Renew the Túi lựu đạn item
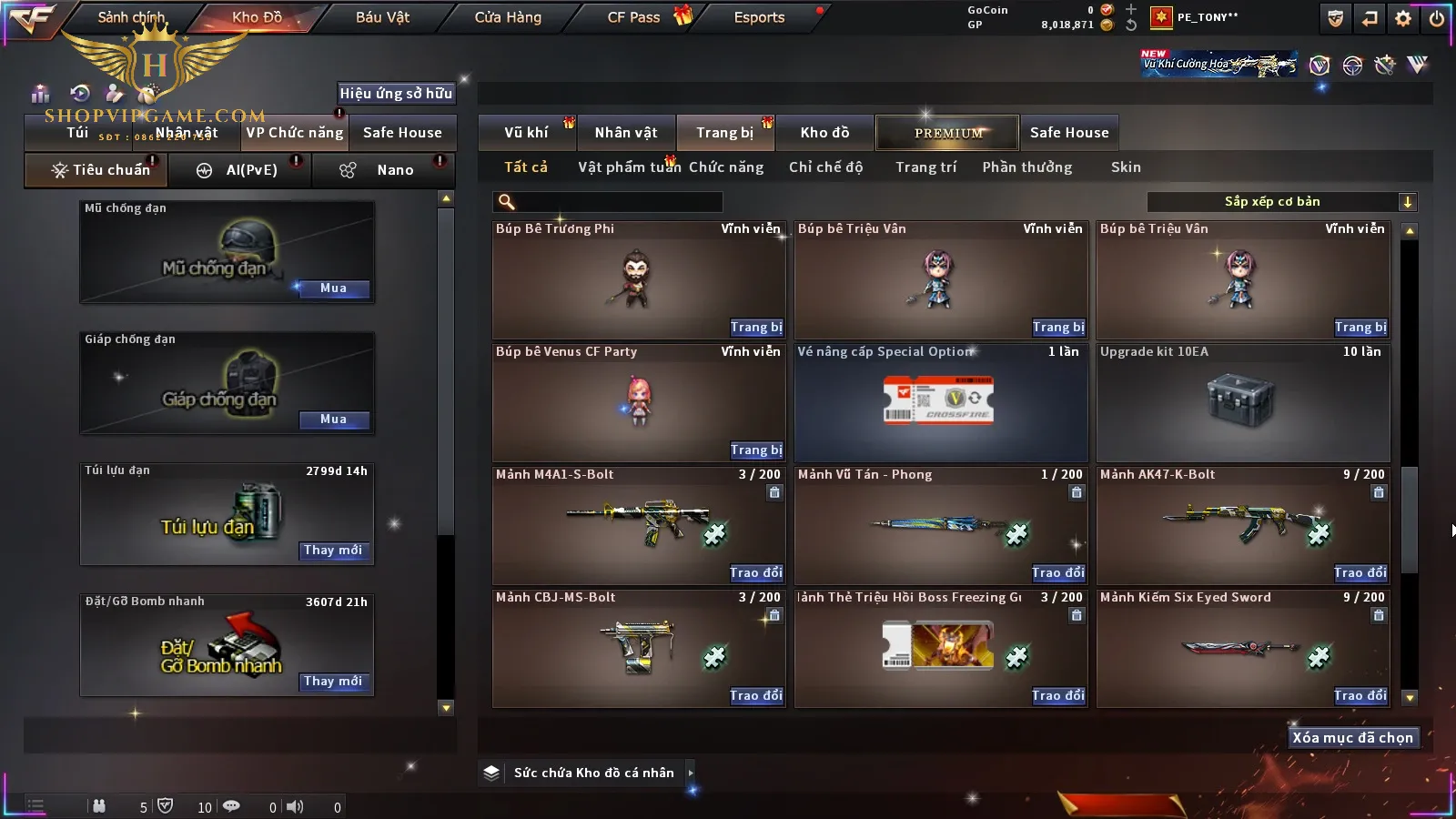Screen dimensions: 1456x819 click(x=333, y=551)
